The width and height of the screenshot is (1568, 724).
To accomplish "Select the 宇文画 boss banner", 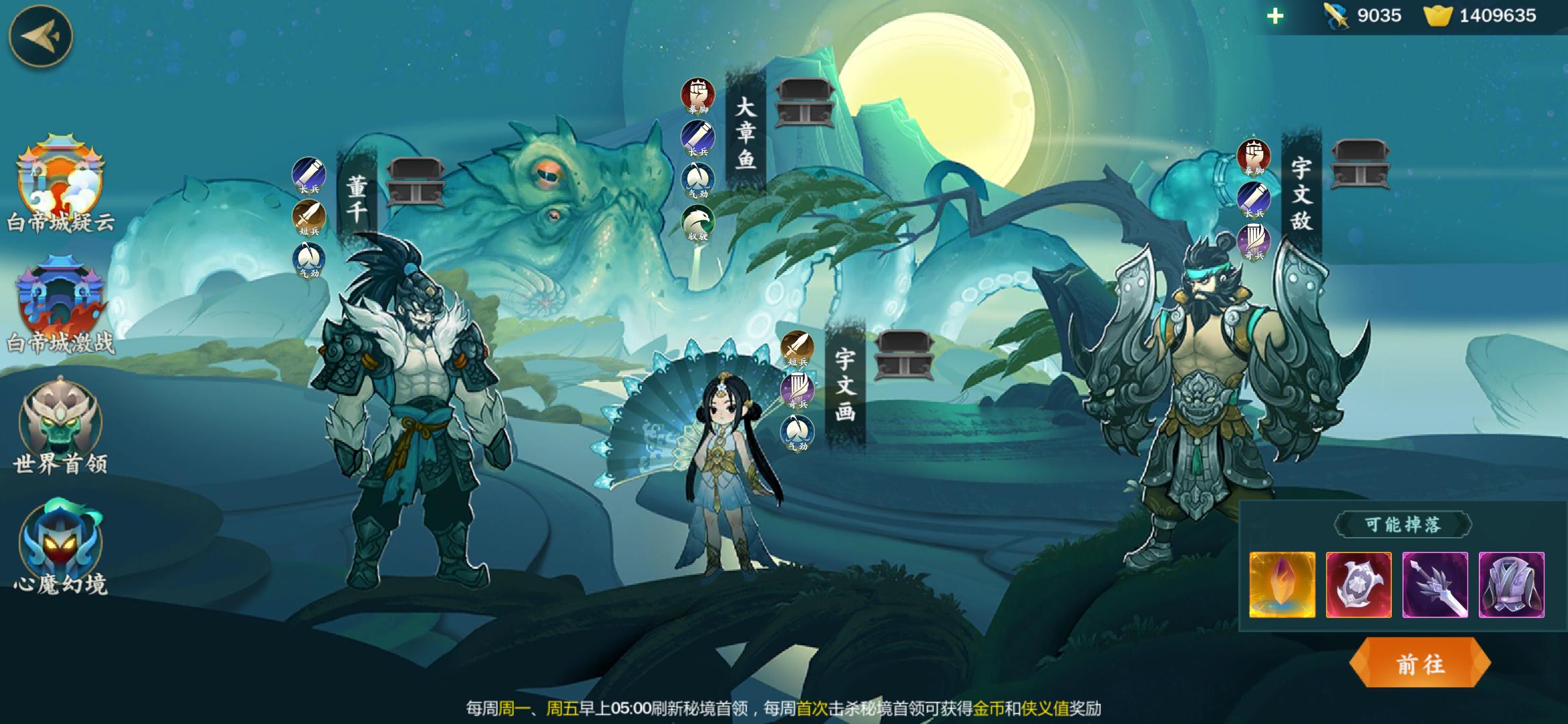I will [845, 385].
